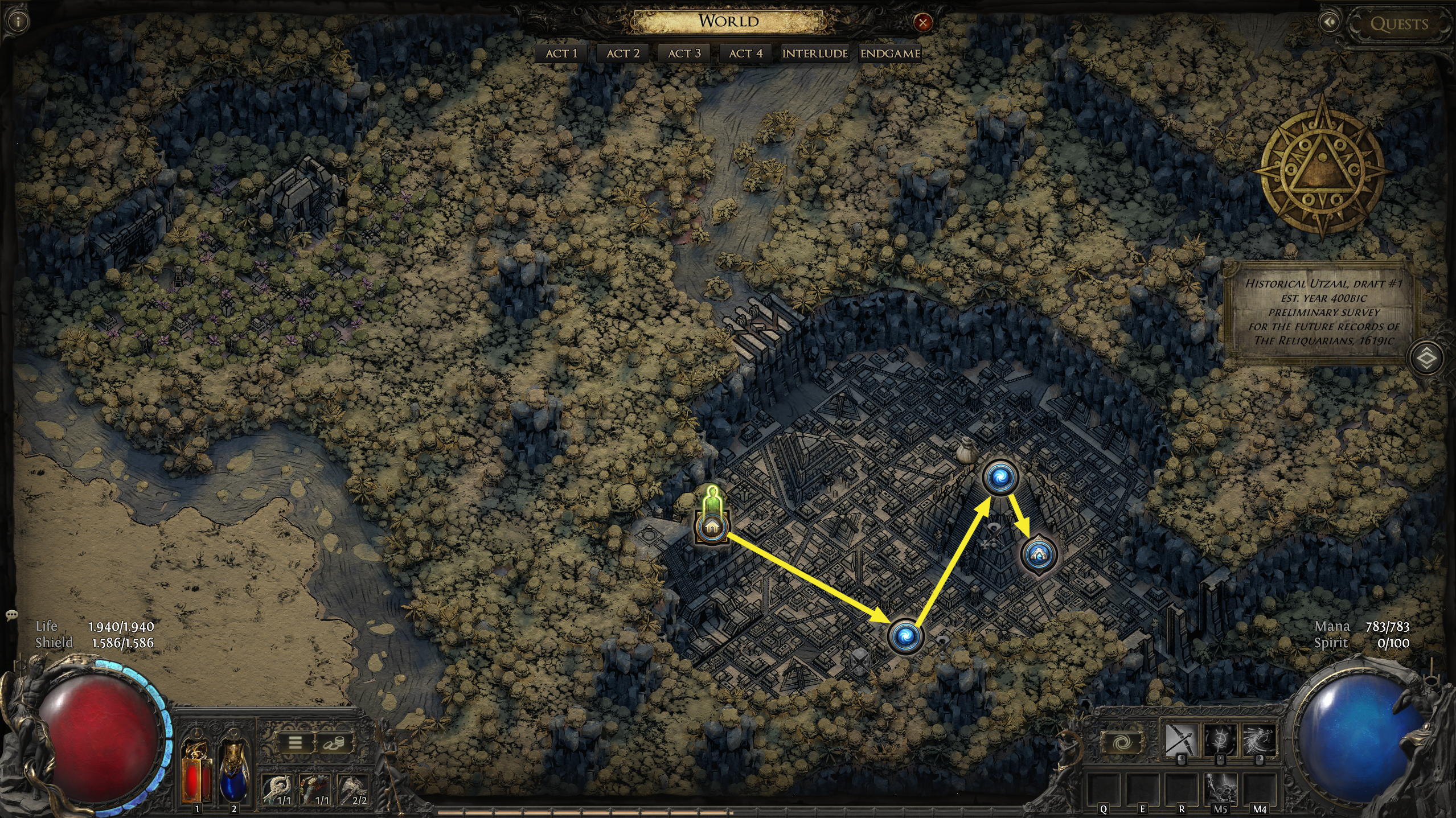Select the Act 4 tab
Screen dimensions: 1456x818
pos(745,54)
